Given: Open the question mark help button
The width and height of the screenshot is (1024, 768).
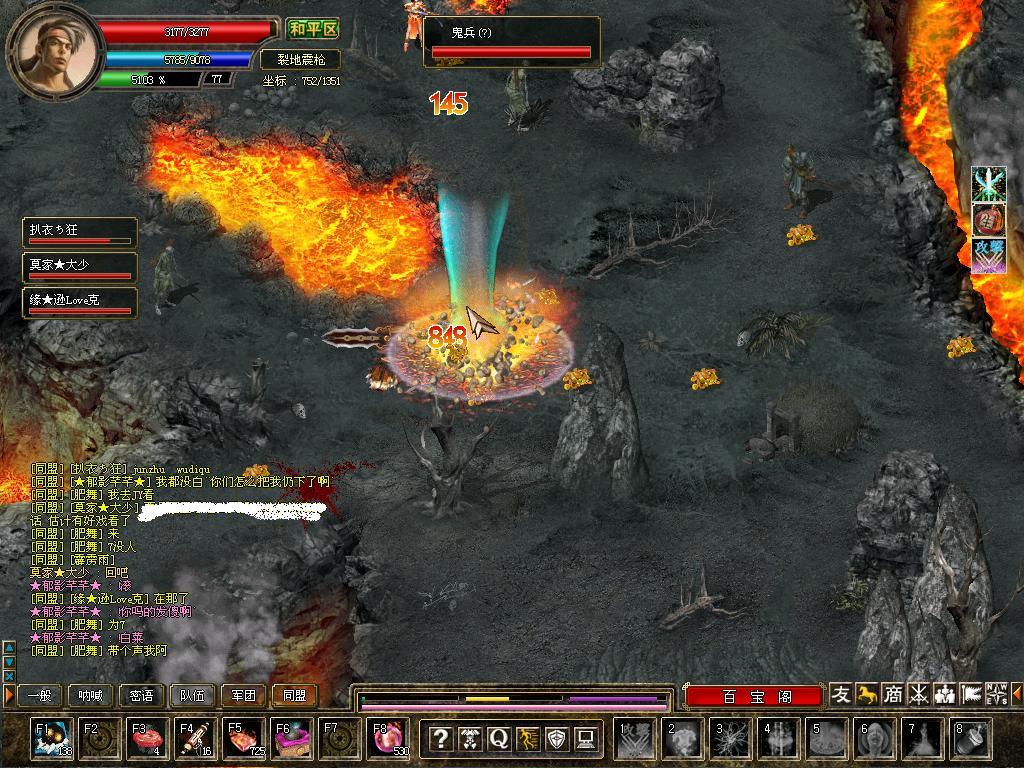Looking at the screenshot, I should (x=440, y=739).
